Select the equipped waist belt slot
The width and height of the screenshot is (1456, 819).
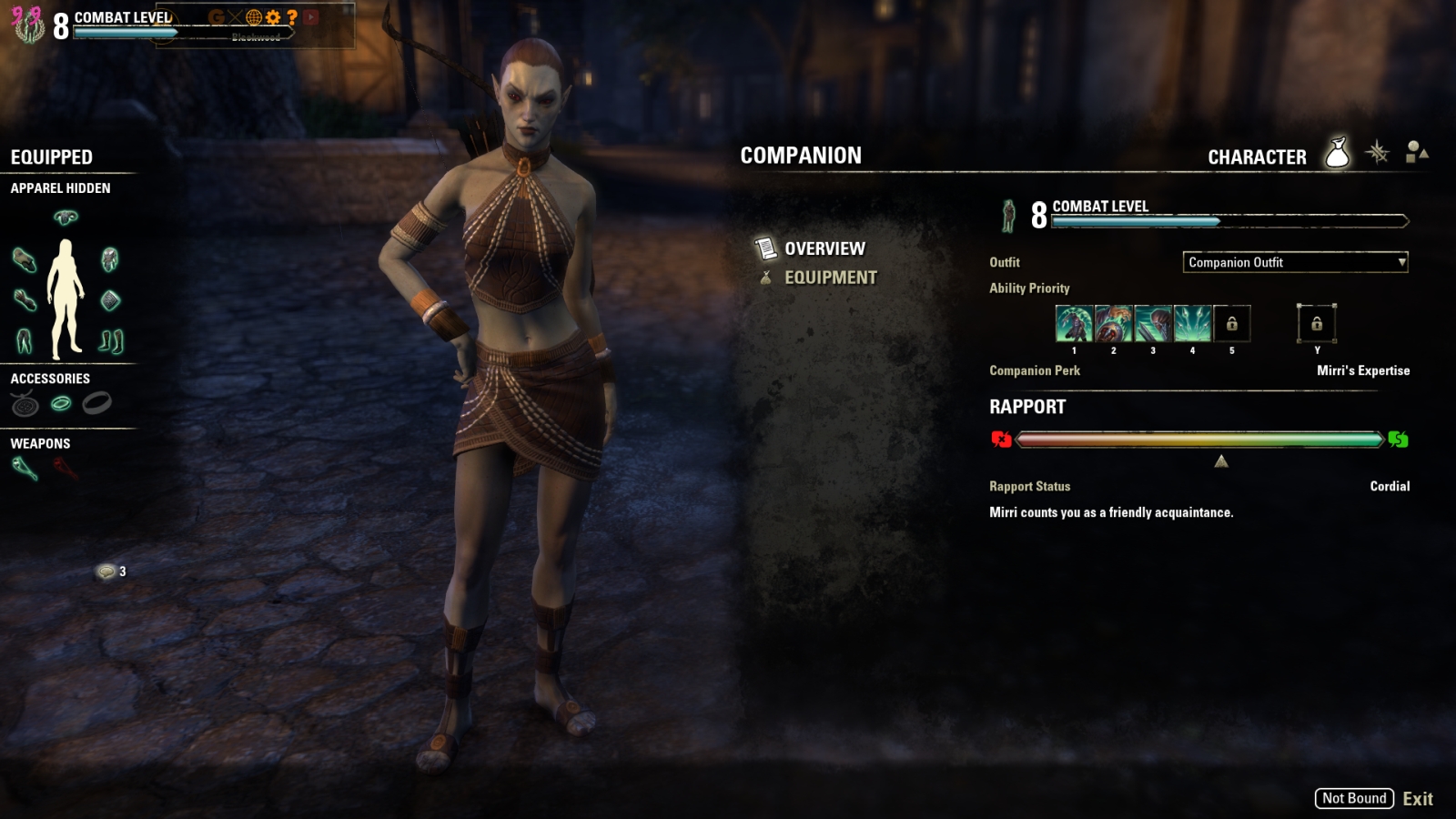pos(110,299)
